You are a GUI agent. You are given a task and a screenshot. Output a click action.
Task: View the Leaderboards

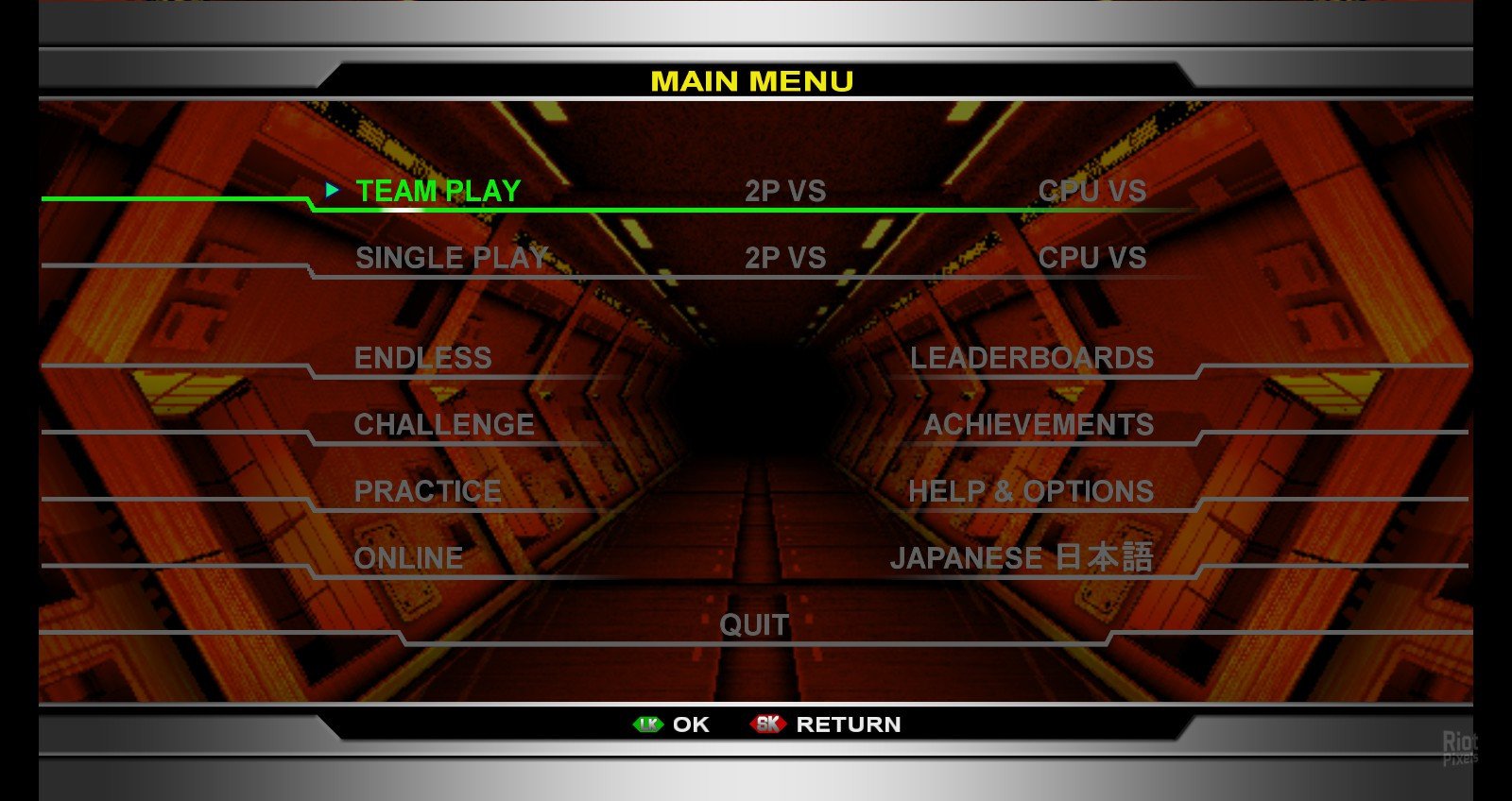pos(1031,358)
